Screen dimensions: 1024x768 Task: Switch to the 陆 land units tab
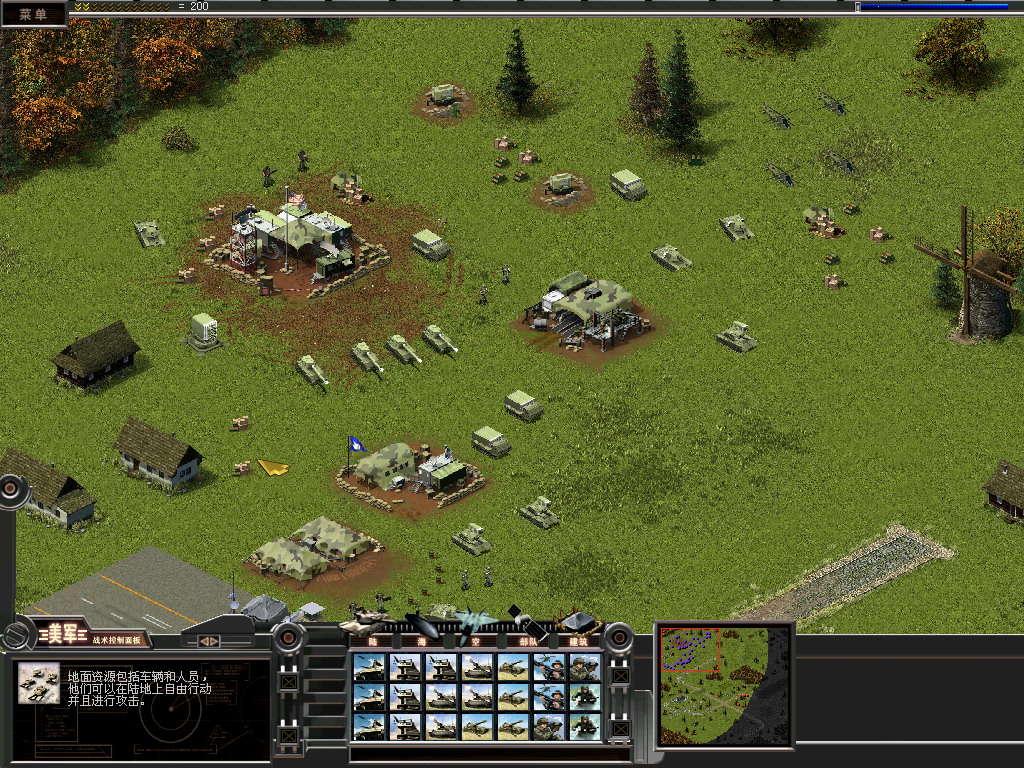373,641
